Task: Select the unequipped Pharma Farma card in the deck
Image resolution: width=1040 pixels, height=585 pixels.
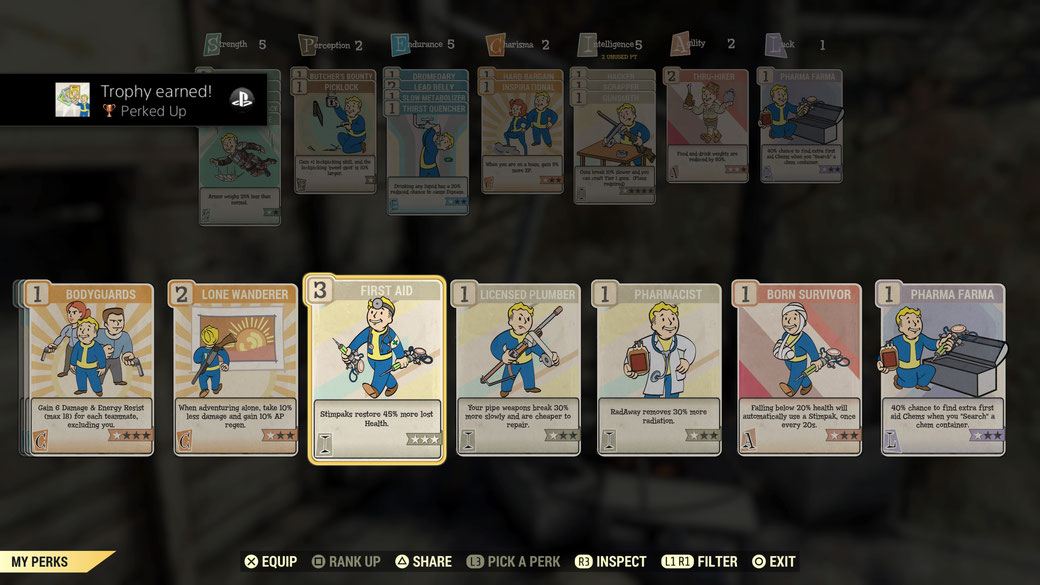Action: (x=942, y=370)
